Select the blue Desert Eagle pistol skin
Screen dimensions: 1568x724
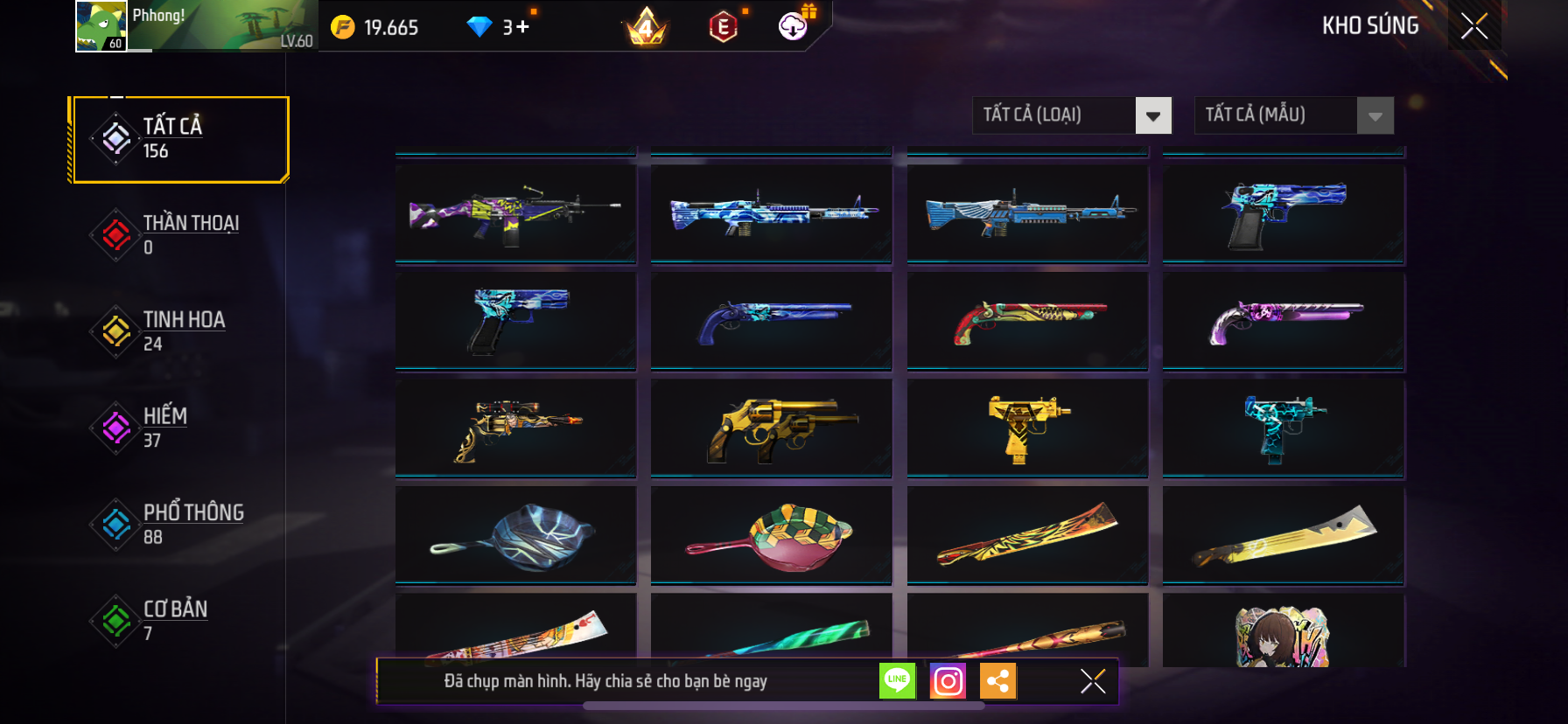(1283, 214)
